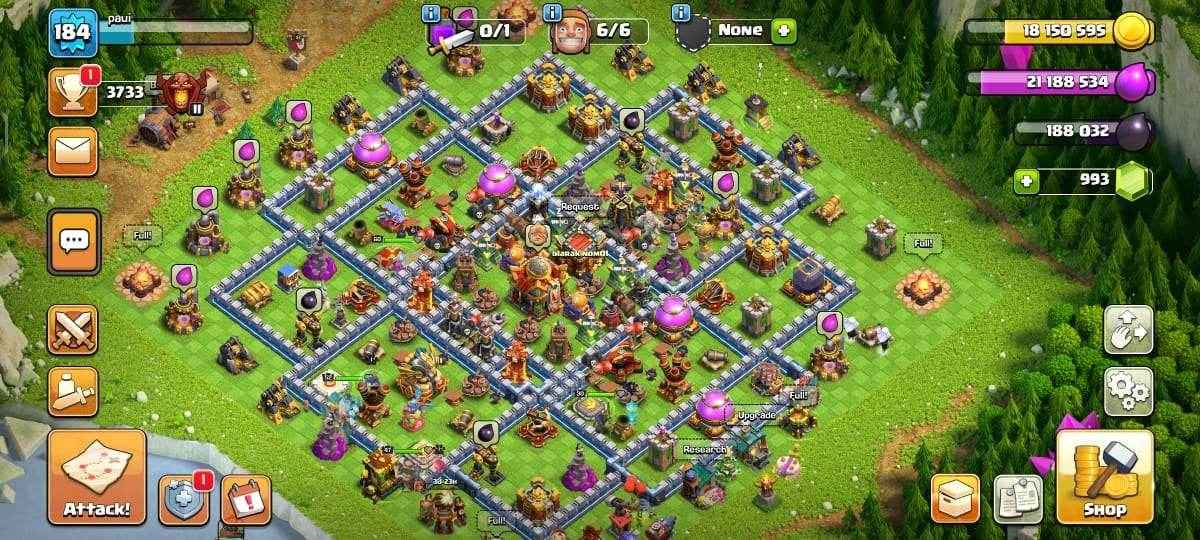Open the trophy leaderboard button
1200x540 pixels.
pos(72,93)
